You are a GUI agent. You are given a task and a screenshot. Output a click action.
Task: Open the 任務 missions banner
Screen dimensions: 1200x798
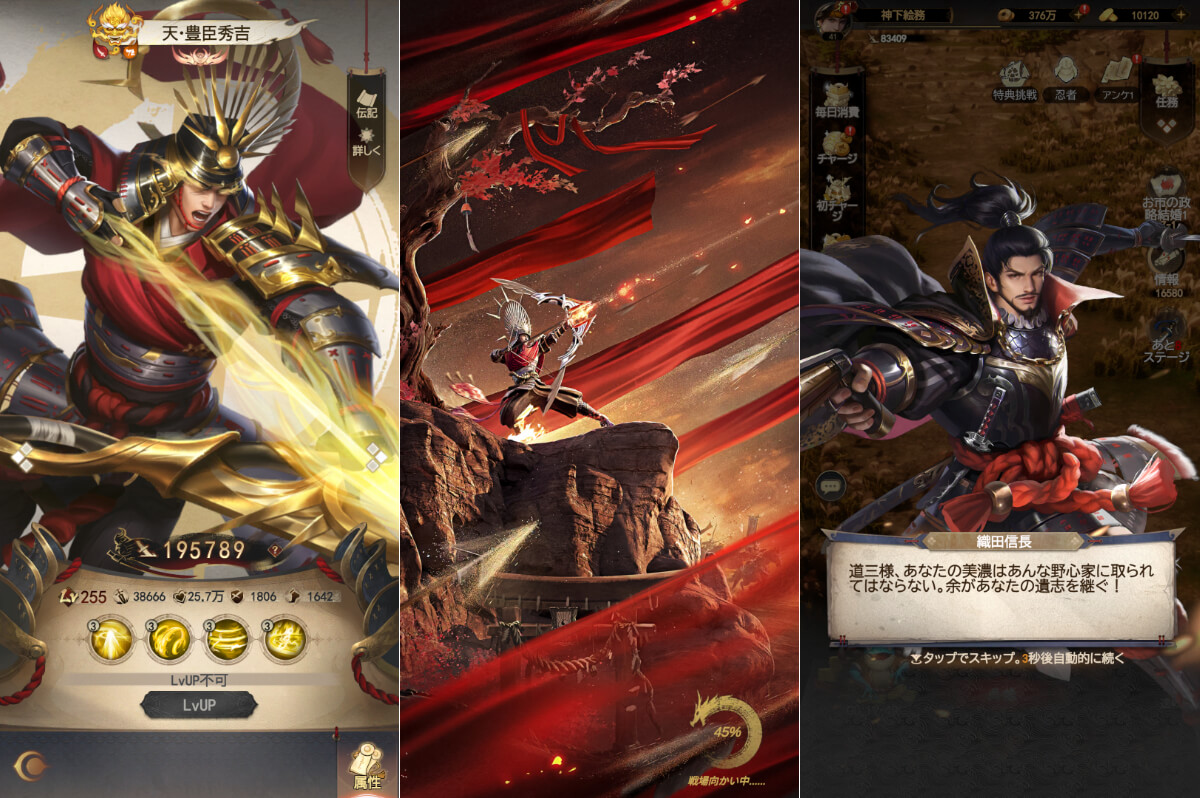tap(1166, 95)
